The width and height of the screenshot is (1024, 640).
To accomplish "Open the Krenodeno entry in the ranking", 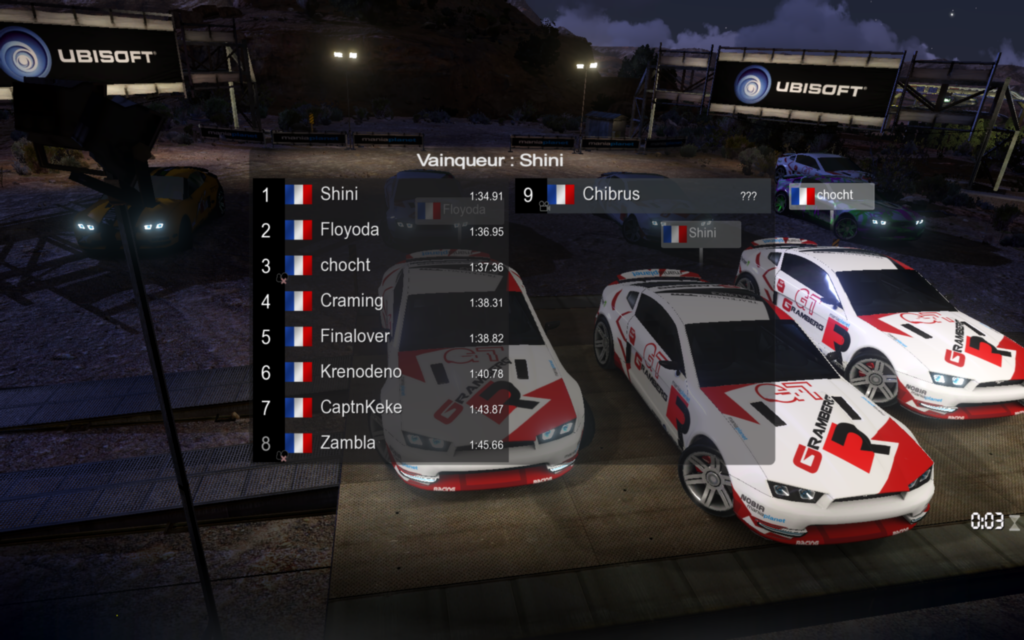I will click(380, 372).
